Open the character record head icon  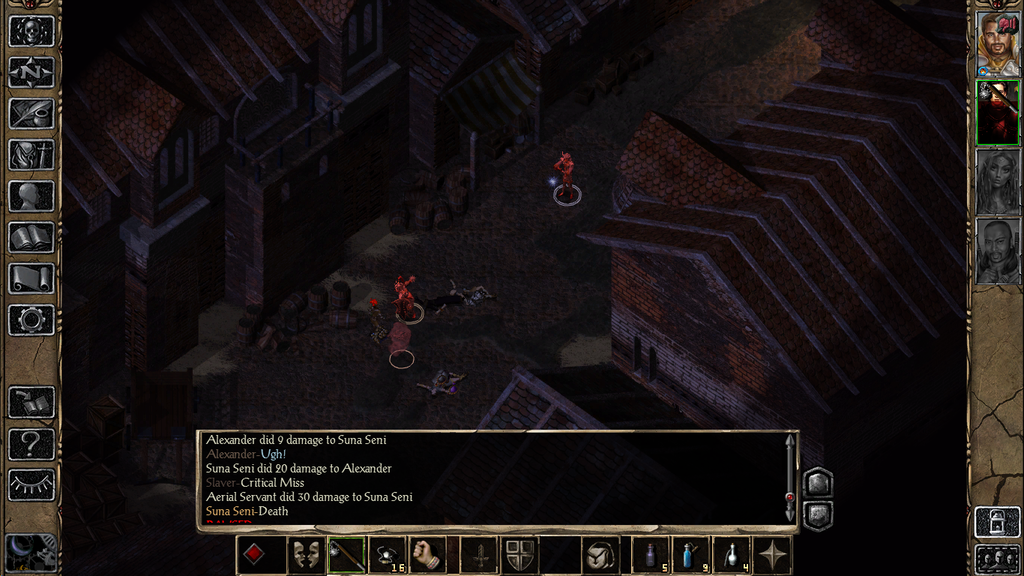point(31,195)
